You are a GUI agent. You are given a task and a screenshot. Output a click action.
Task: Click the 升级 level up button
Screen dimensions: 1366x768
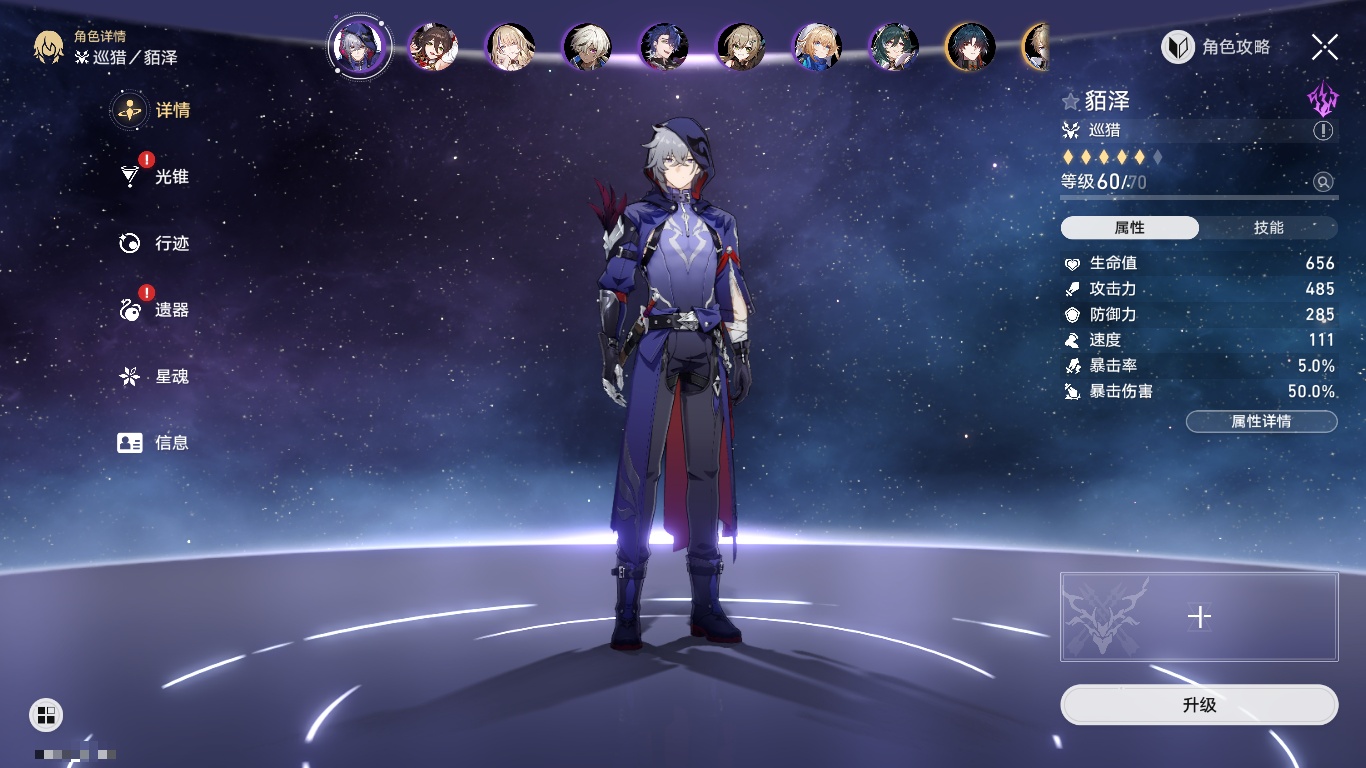pos(1199,705)
